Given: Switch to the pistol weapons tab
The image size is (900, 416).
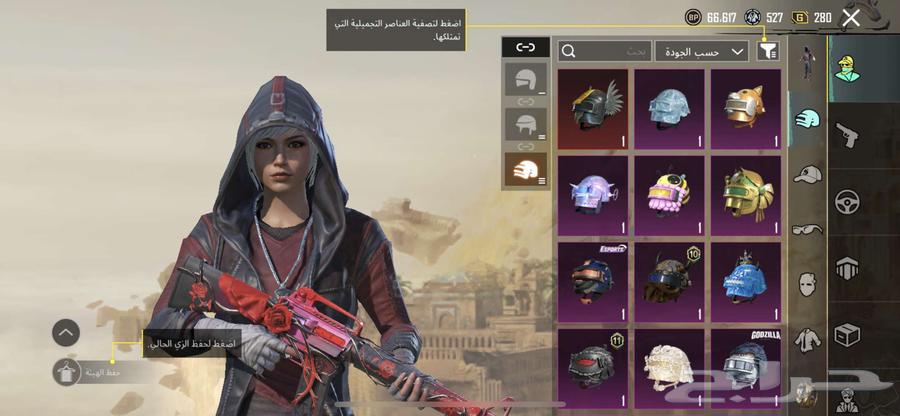Looking at the screenshot, I should (x=847, y=132).
